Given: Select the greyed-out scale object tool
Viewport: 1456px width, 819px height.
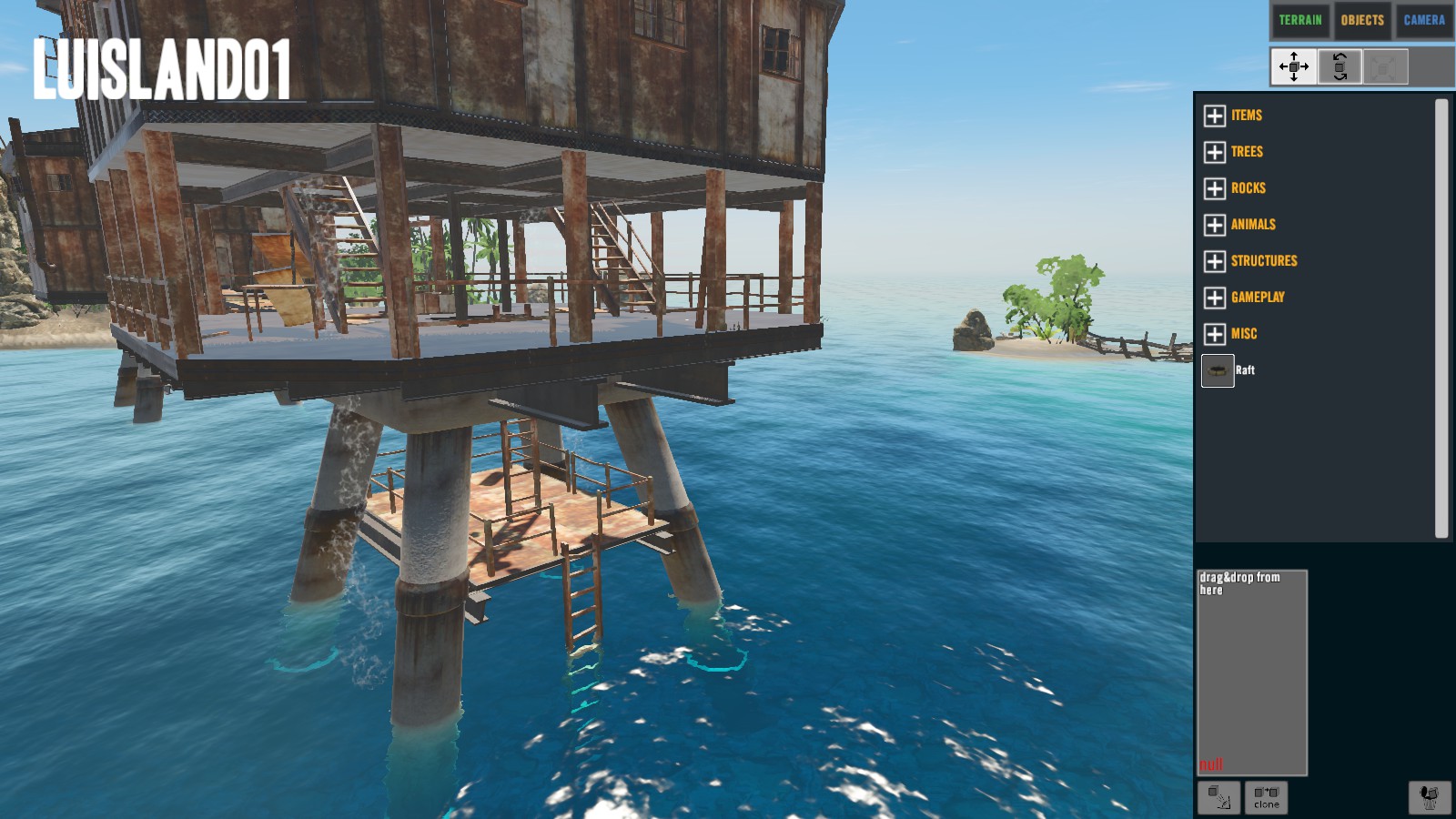Looking at the screenshot, I should [1385, 66].
